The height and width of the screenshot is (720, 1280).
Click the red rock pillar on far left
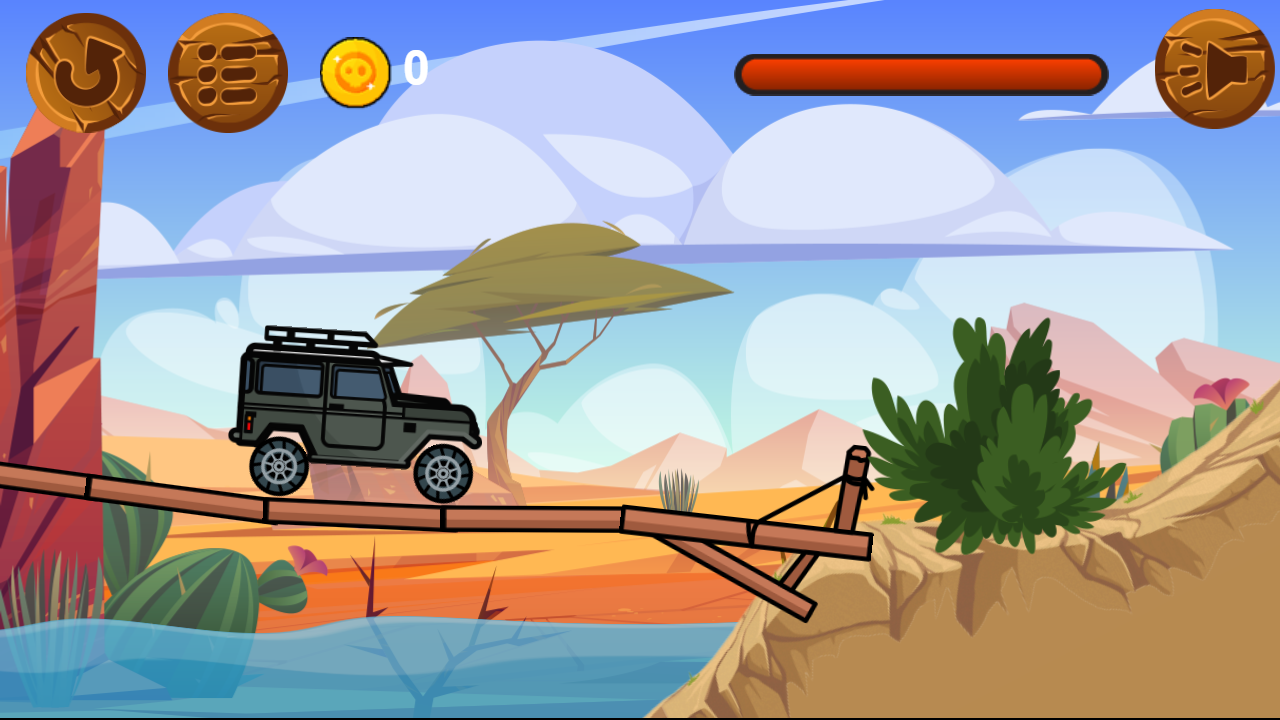tap(50, 300)
